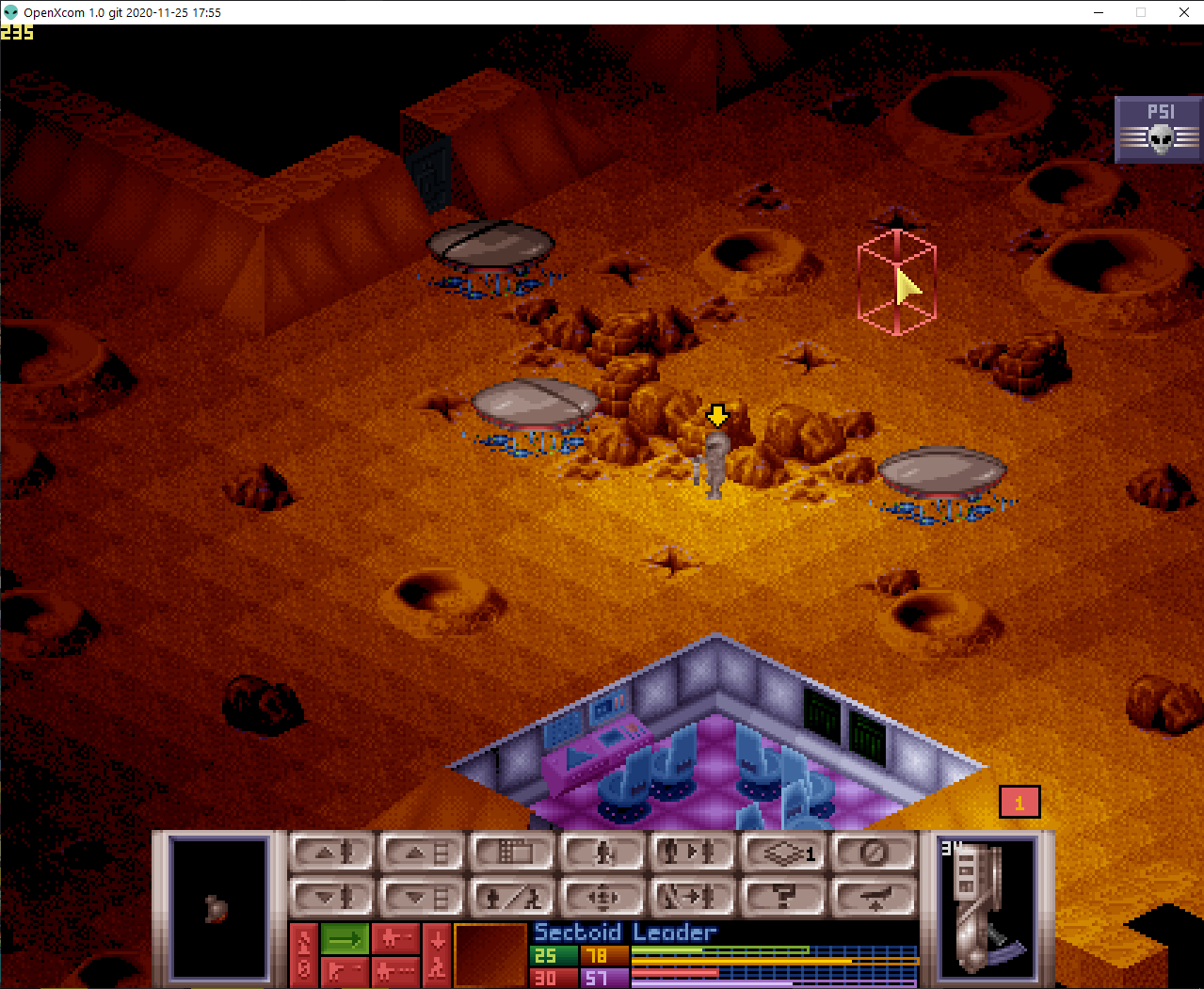The height and width of the screenshot is (989, 1204).
Task: Open the battlefield minimap
Action: coord(510,853)
